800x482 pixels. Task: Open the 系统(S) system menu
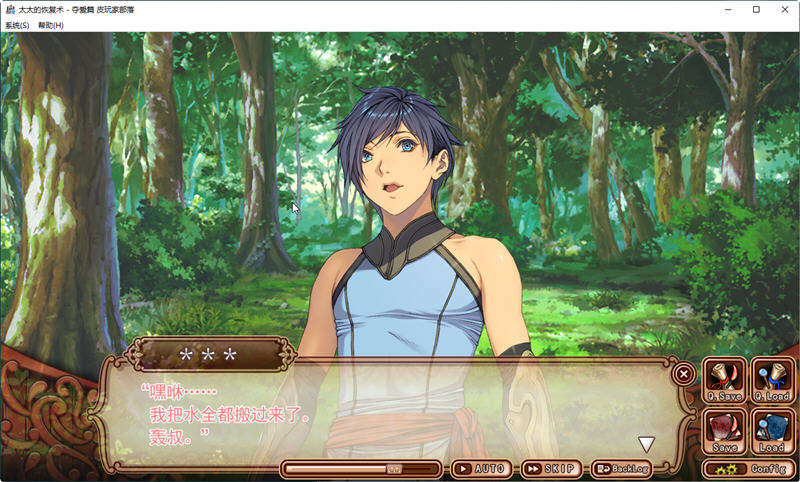point(17,25)
